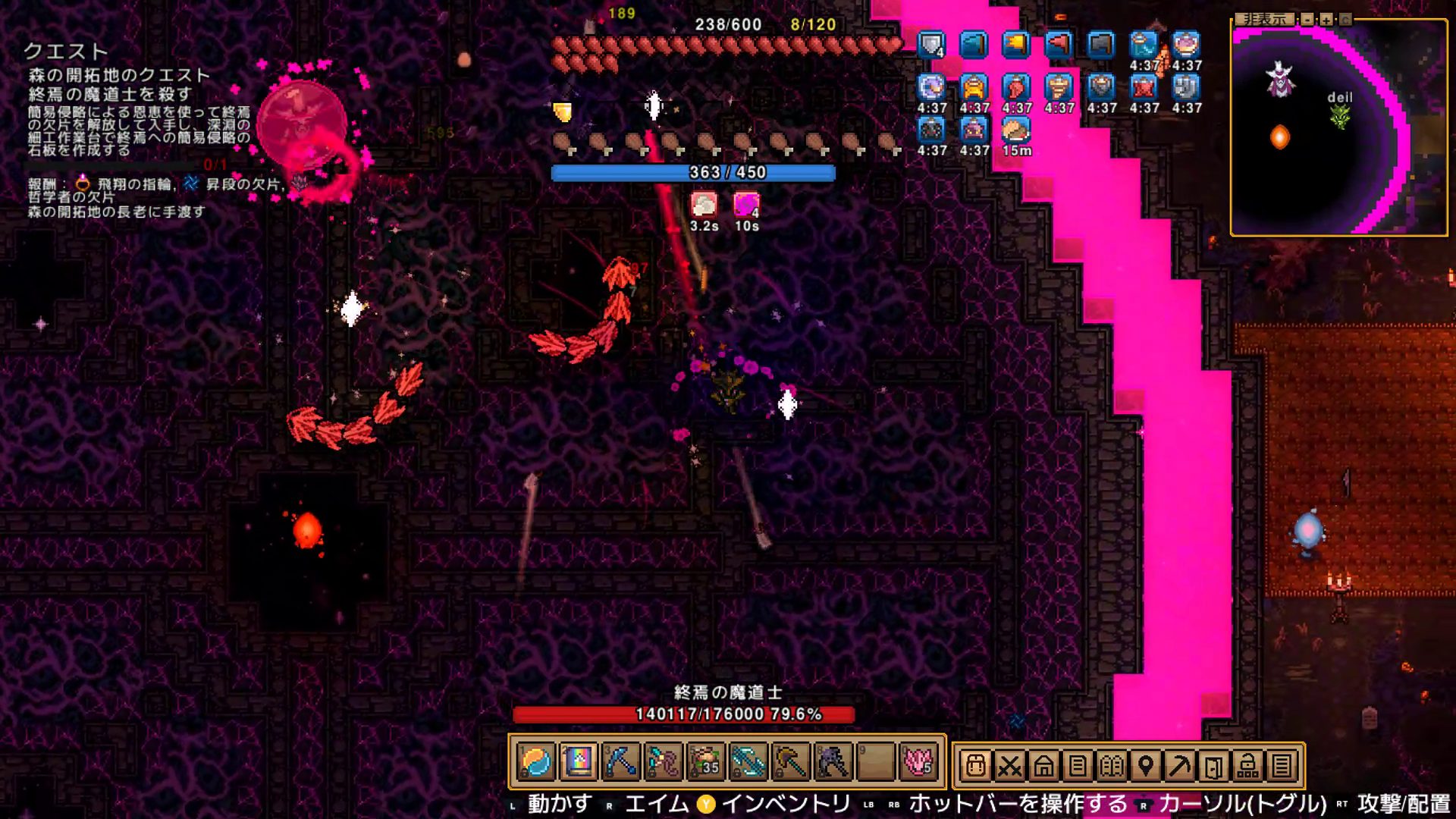Select the pink crystal item in last hotbar slot

(x=918, y=762)
